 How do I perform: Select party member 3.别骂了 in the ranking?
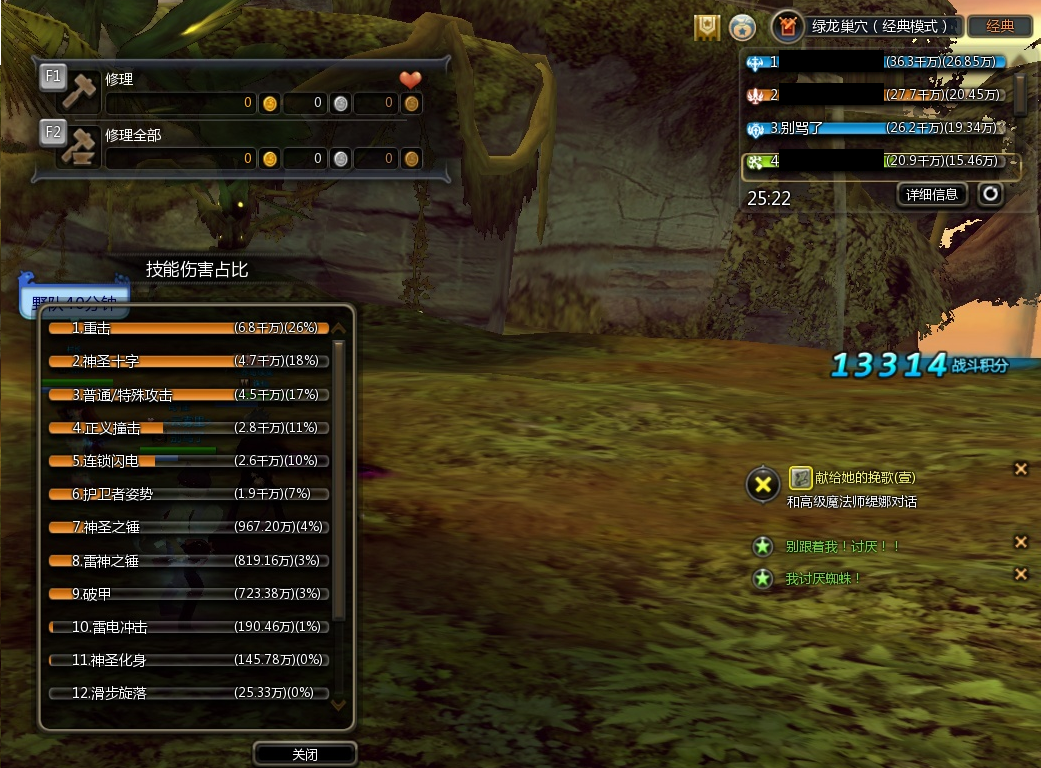tap(880, 128)
